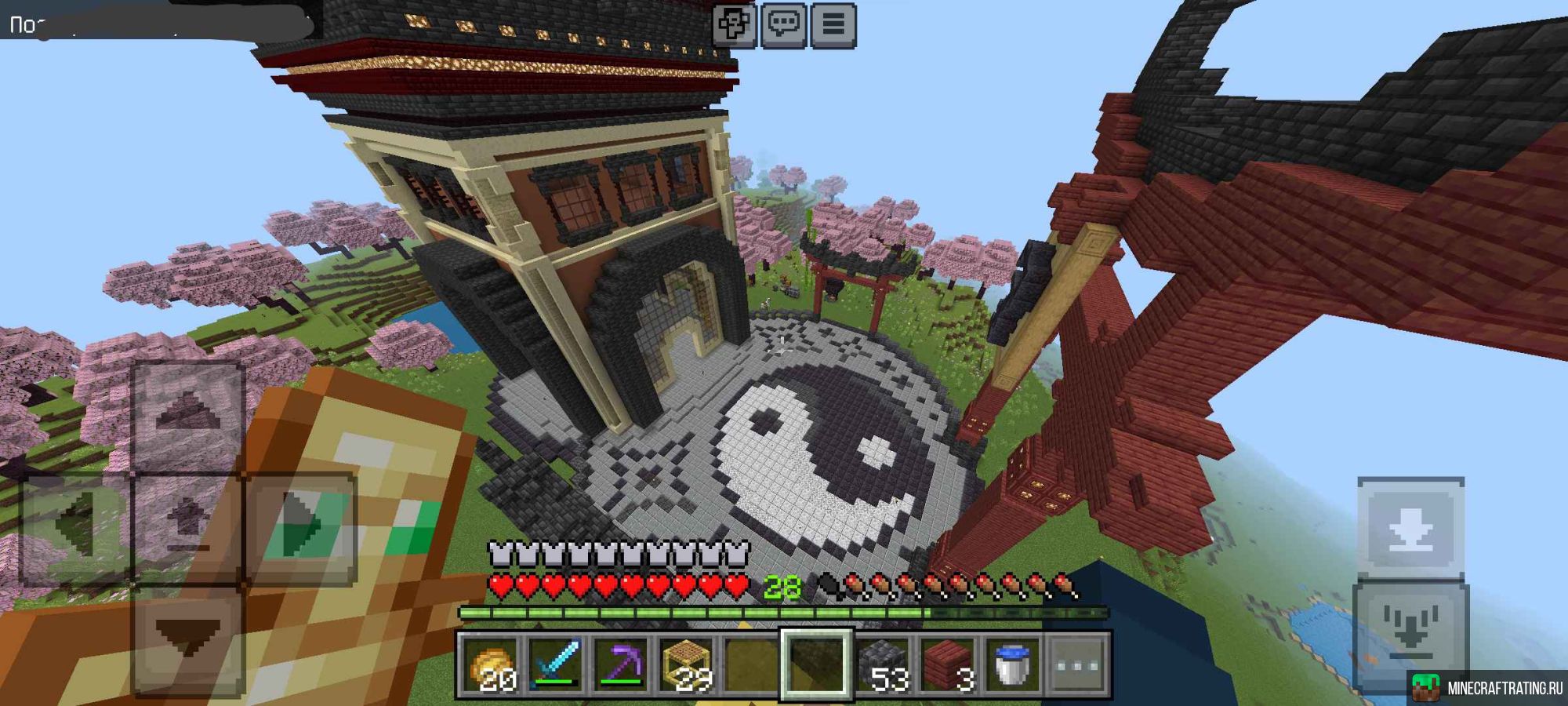Equip the diamond sword
The height and width of the screenshot is (706, 1568).
pos(555,664)
